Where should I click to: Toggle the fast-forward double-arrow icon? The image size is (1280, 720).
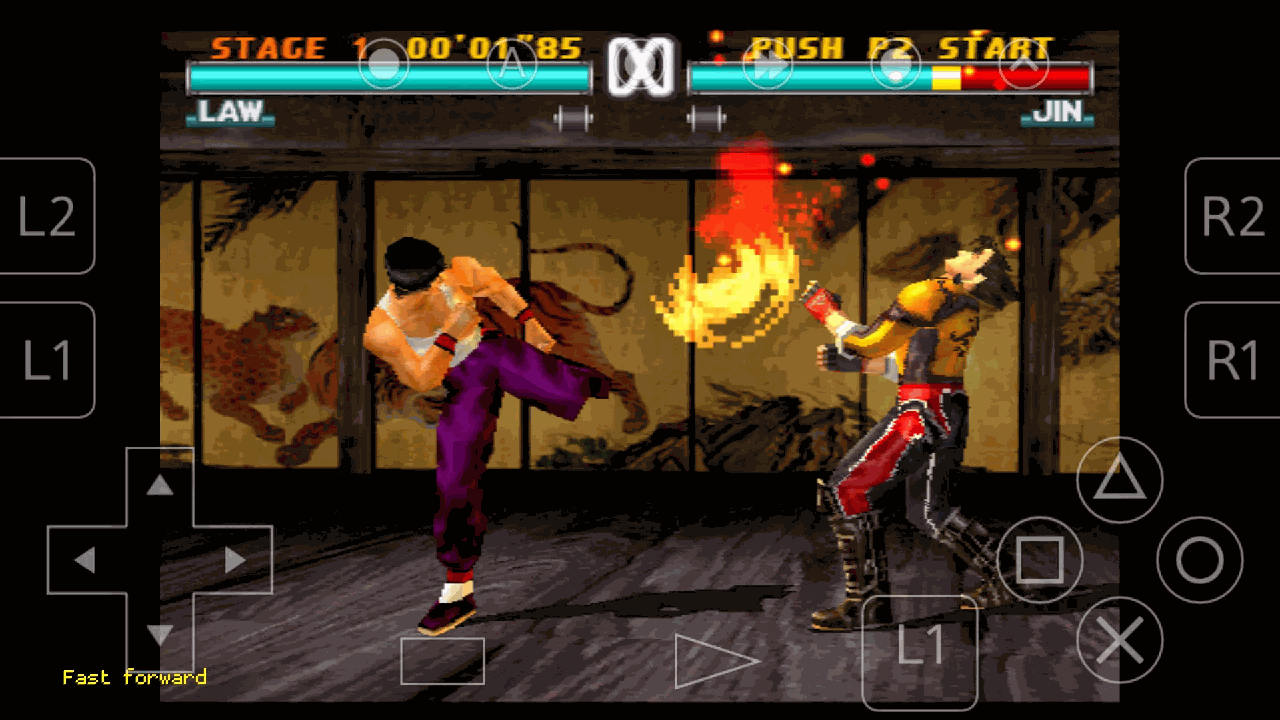tap(767, 65)
